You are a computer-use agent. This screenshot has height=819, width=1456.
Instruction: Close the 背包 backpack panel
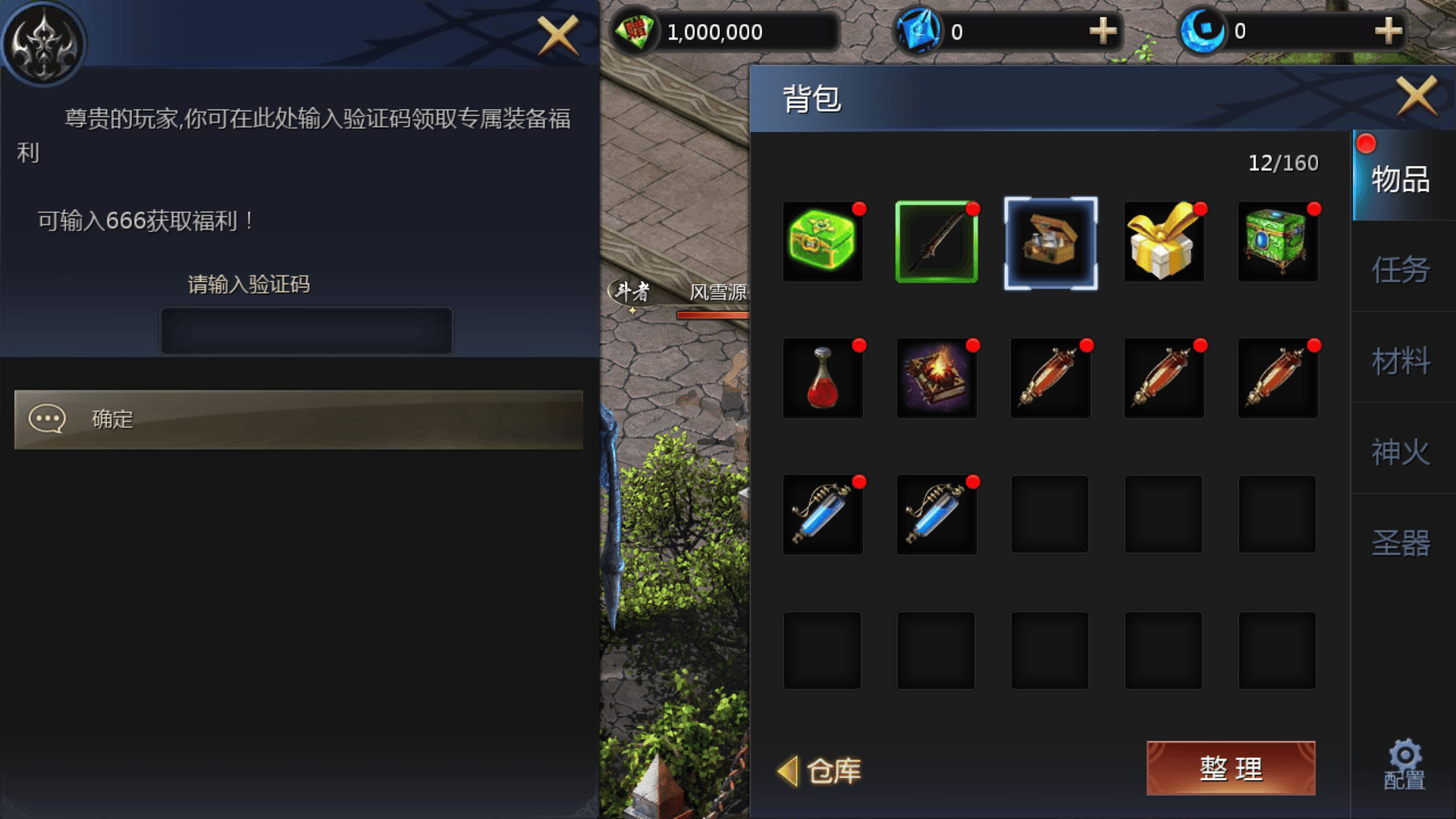click(1417, 96)
